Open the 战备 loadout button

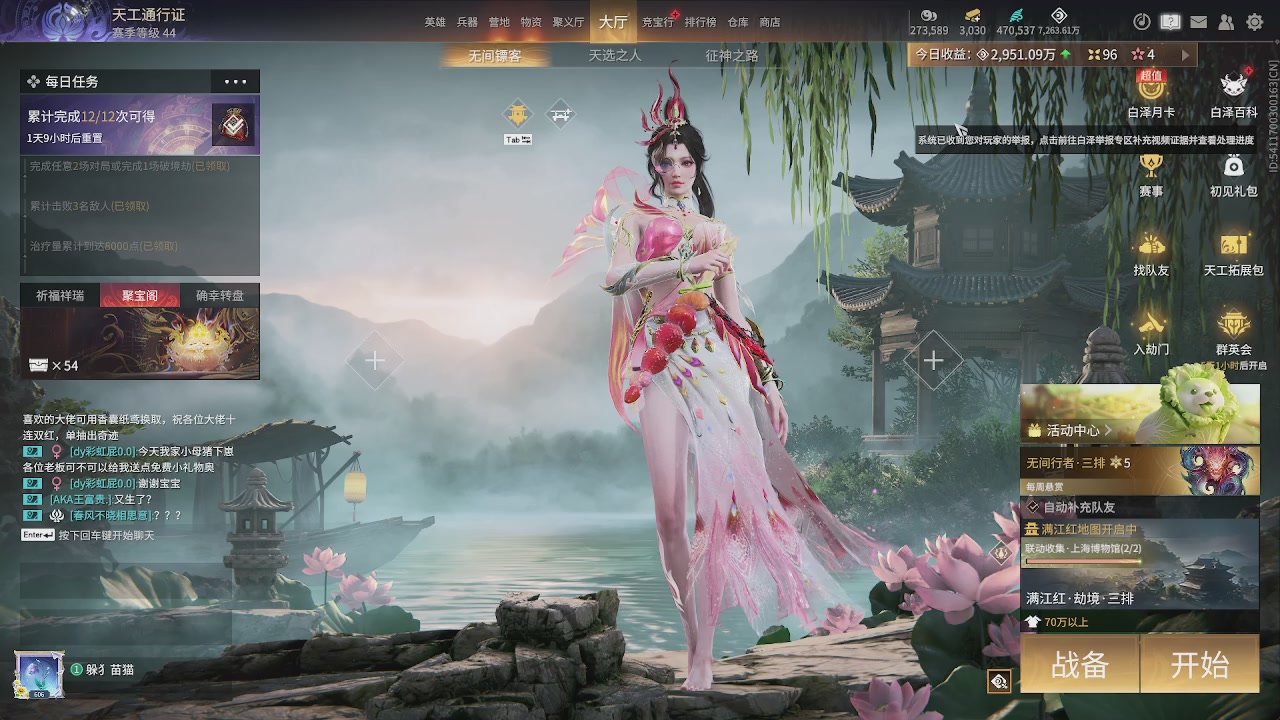pyautogui.click(x=1080, y=665)
